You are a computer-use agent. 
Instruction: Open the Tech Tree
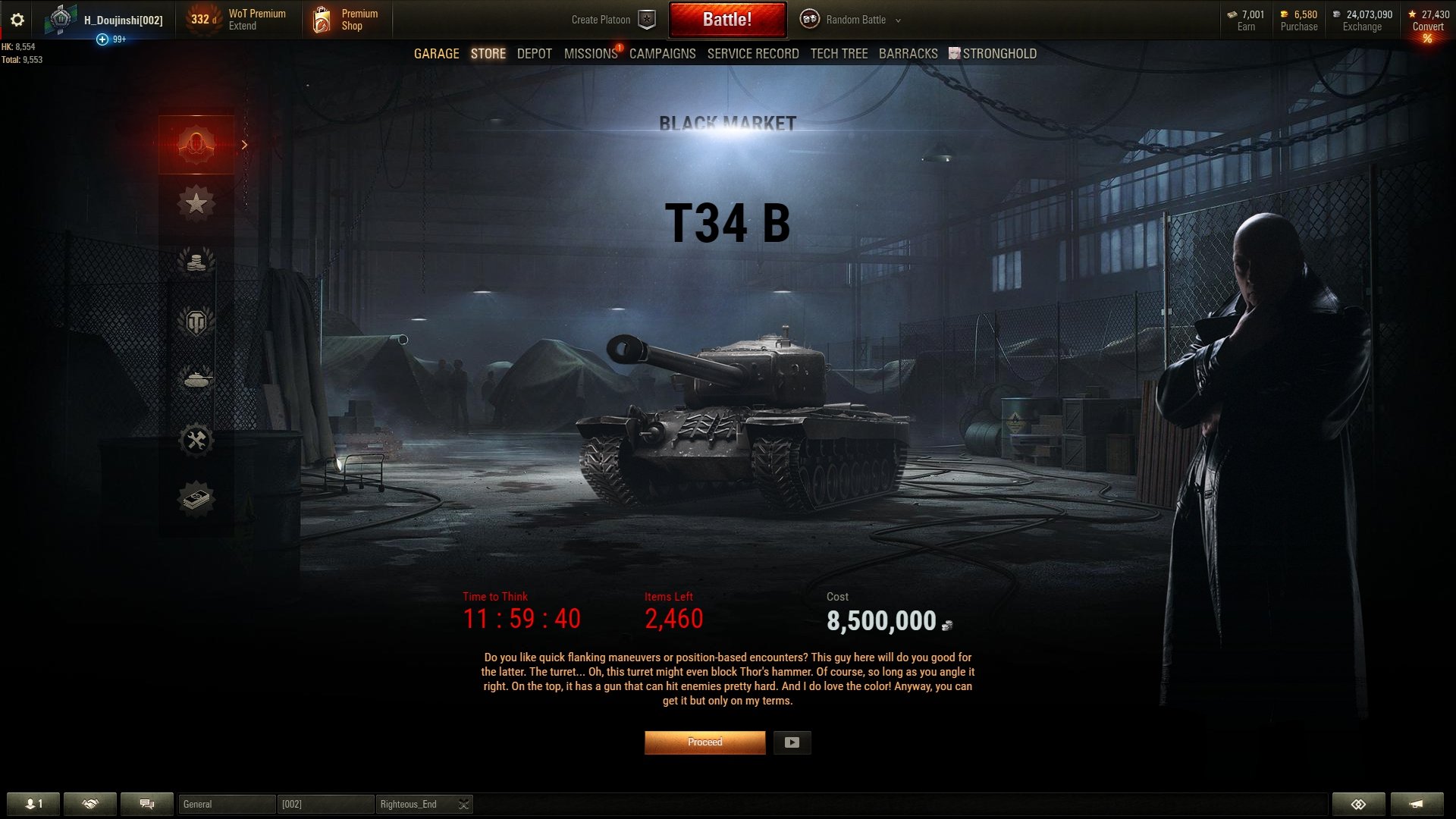click(x=839, y=54)
